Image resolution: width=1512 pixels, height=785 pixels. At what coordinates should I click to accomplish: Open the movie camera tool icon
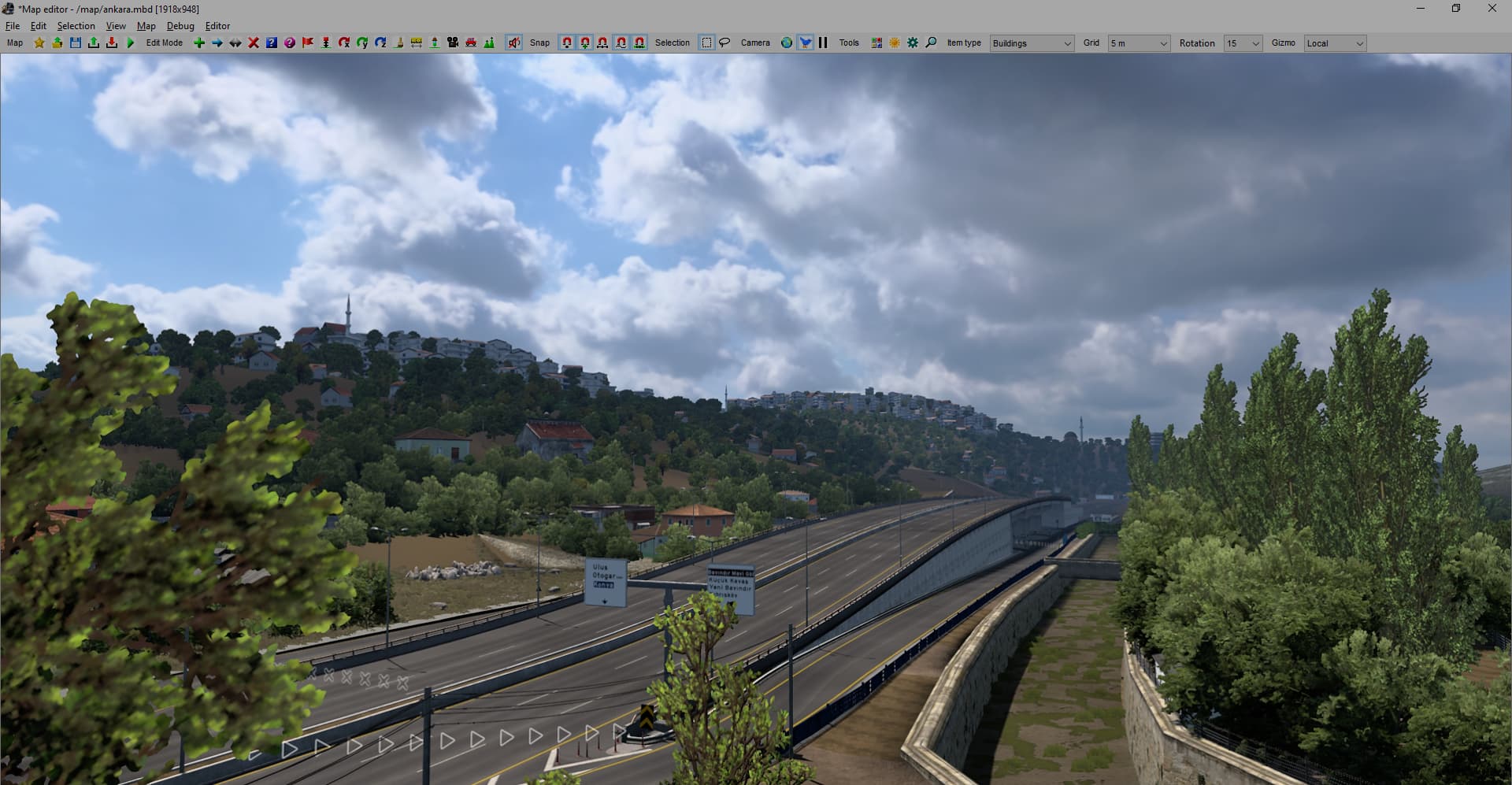[453, 43]
